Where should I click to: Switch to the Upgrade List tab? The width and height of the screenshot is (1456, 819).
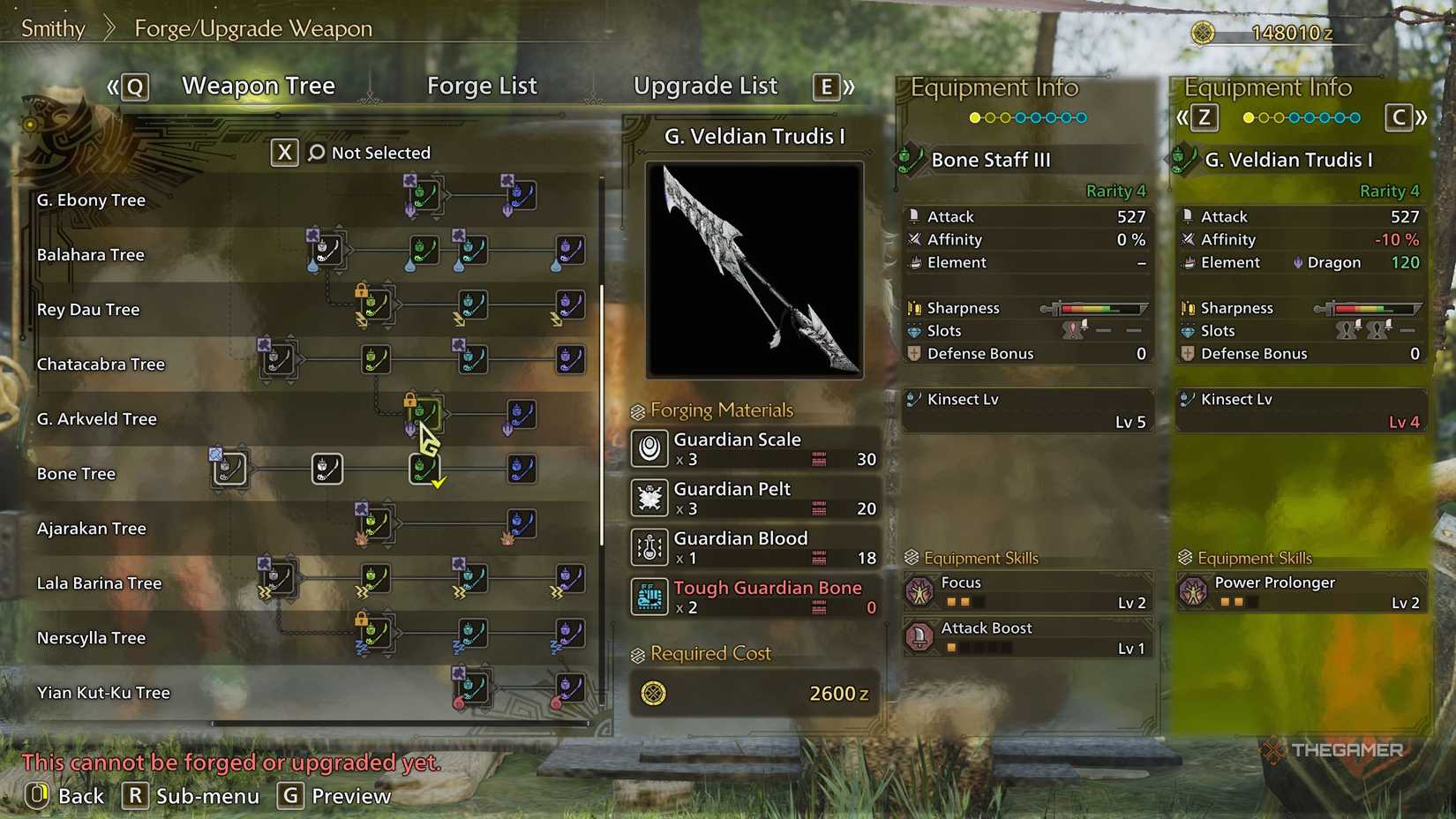click(705, 86)
